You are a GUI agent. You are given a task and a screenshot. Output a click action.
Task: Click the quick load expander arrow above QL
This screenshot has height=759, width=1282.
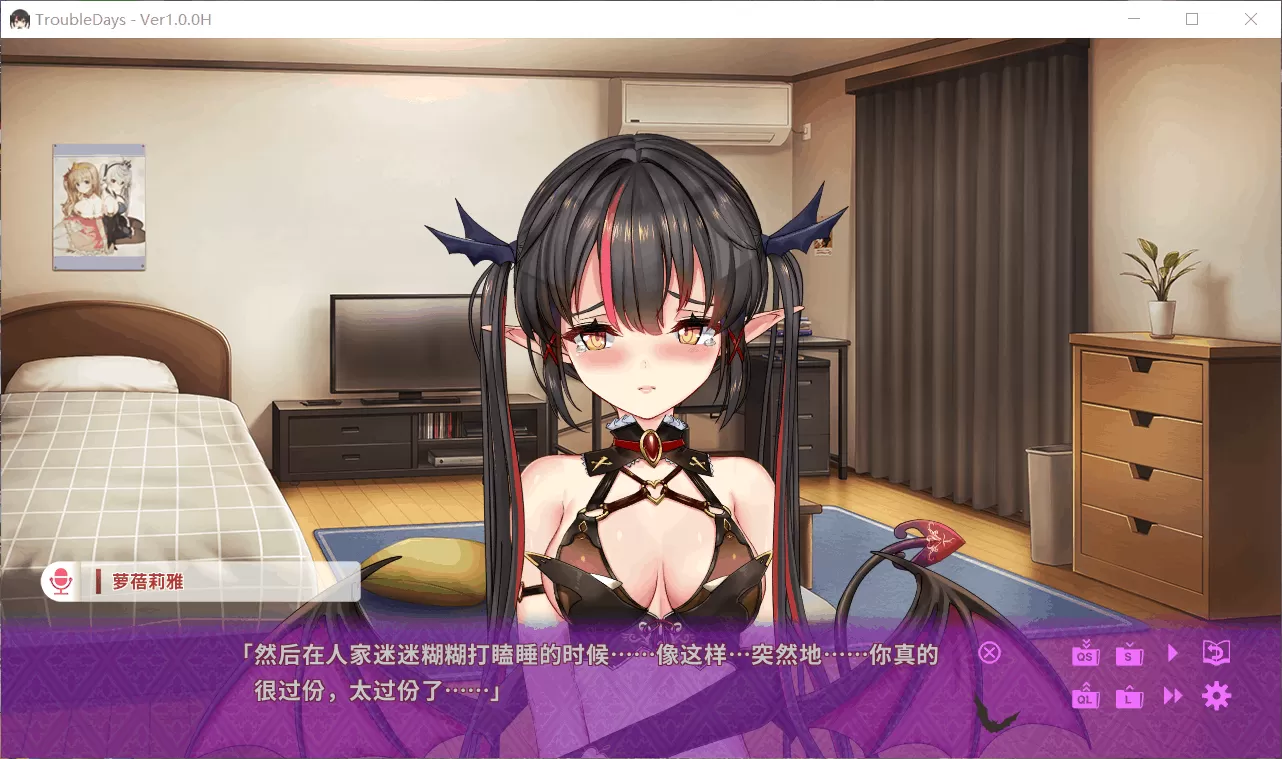pyautogui.click(x=1086, y=686)
